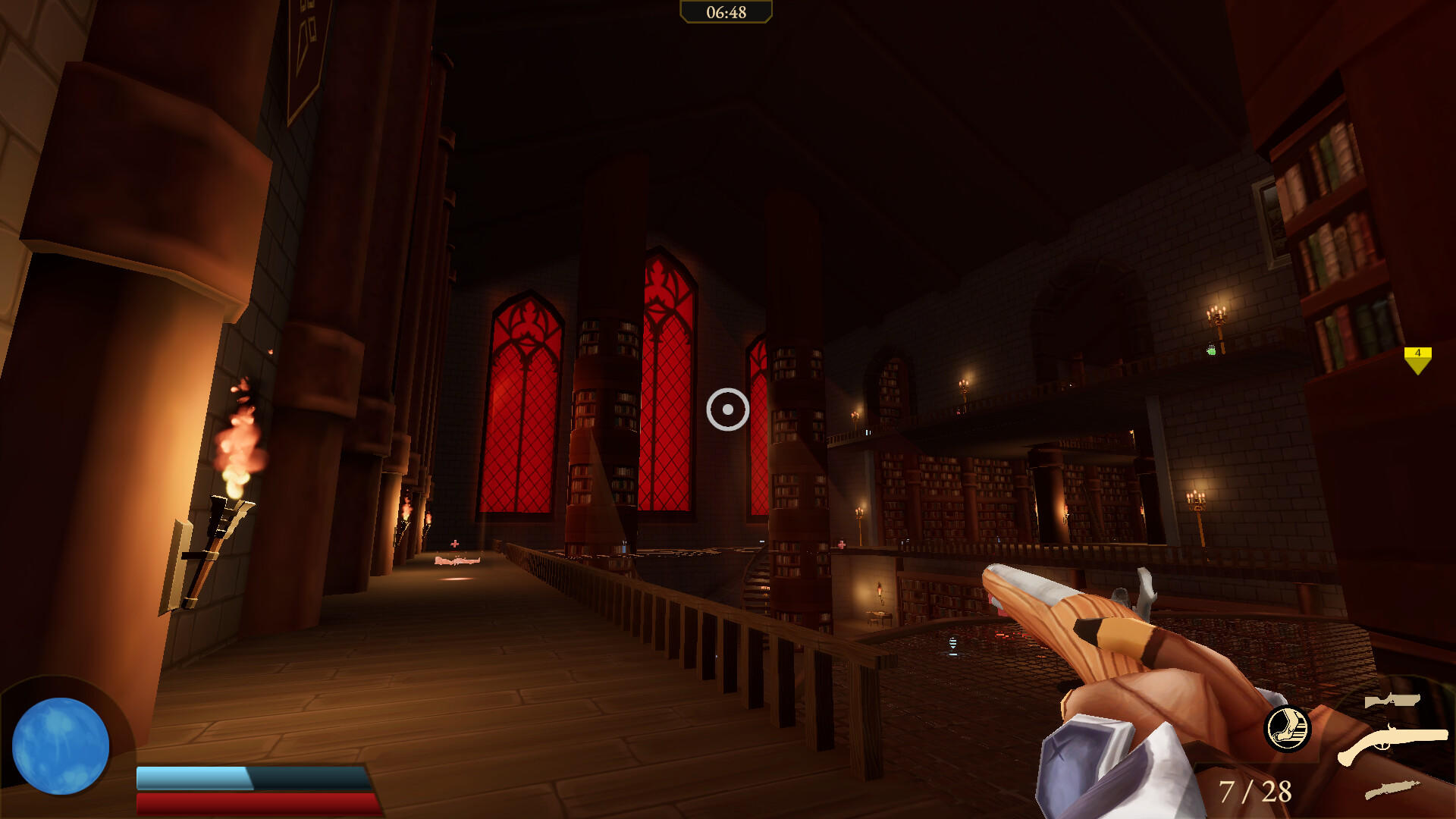Viewport: 1456px width, 819px height.
Task: Click the crosshair reticle
Action: (x=726, y=409)
